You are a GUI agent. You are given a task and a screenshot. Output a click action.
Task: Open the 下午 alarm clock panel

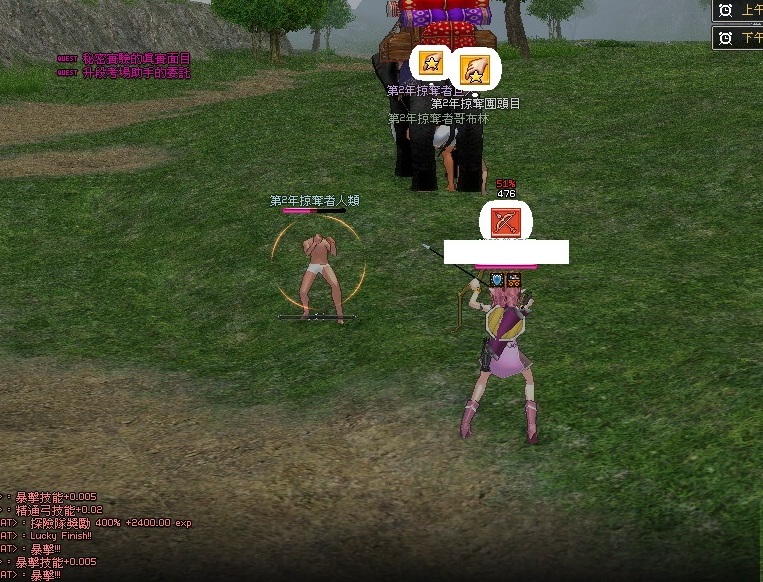pos(738,38)
